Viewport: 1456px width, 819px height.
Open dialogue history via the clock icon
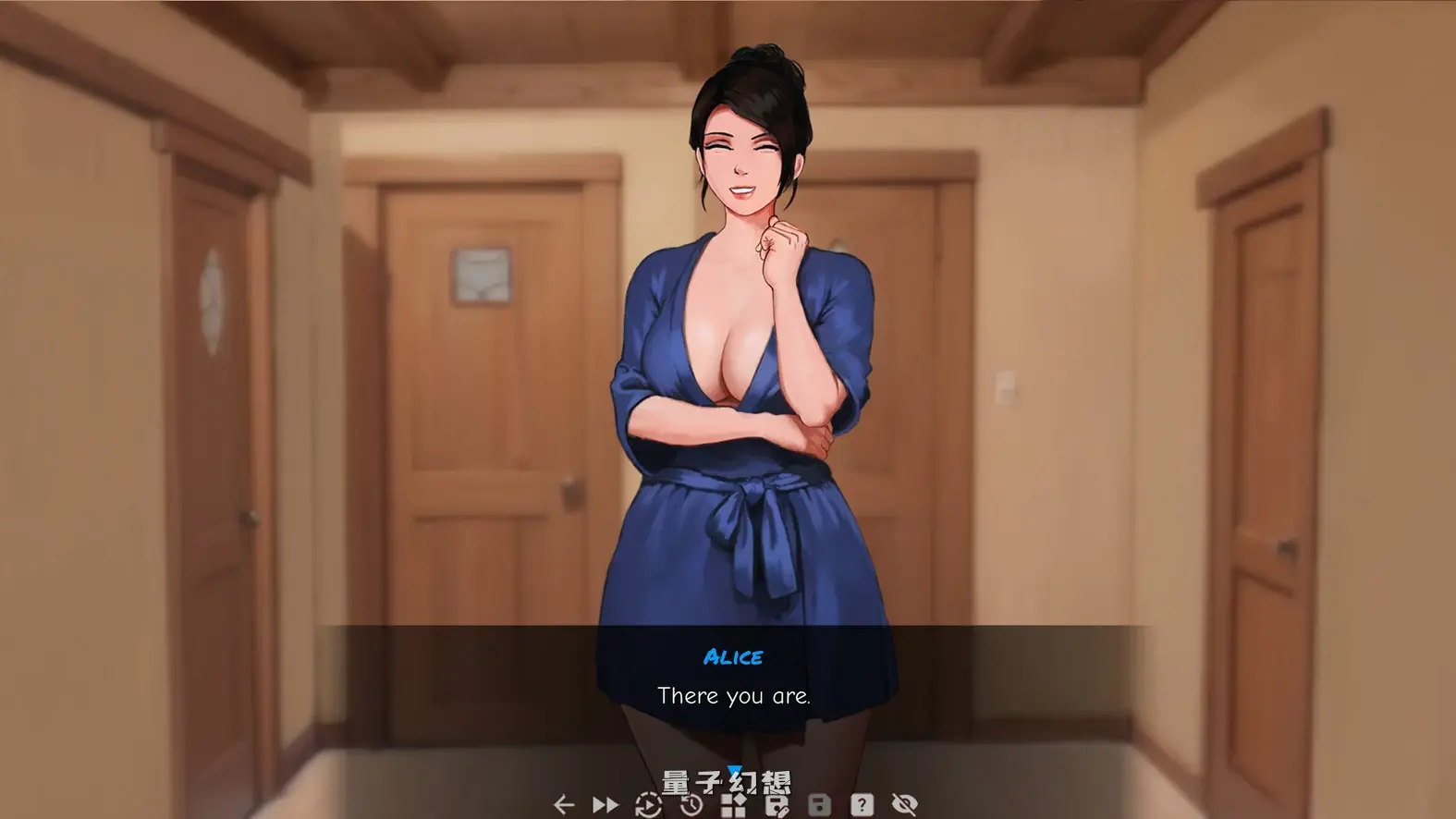pos(691,804)
